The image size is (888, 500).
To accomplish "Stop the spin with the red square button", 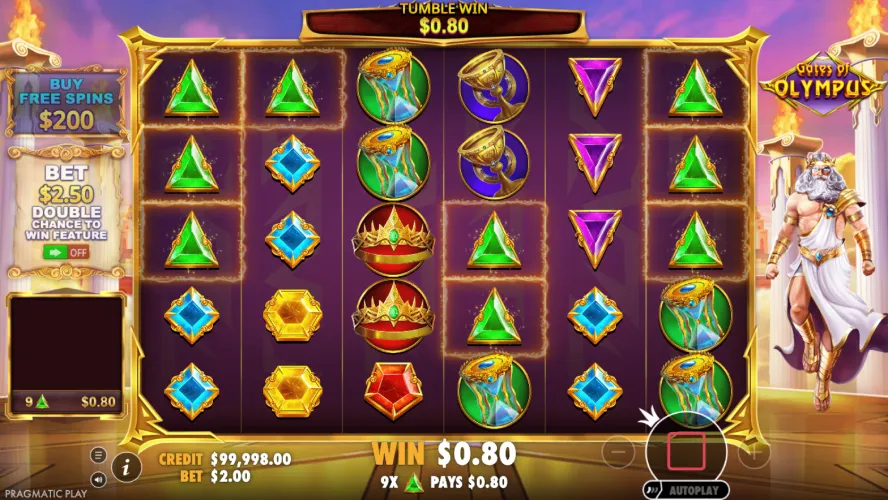I will tap(686, 452).
